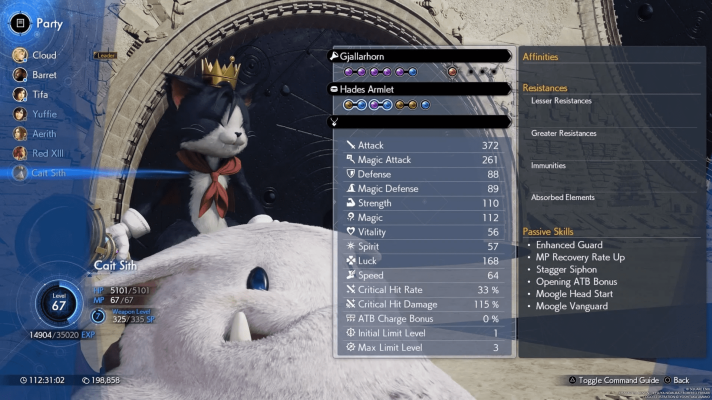
Task: Click the Party header icon
Action: 20,22
